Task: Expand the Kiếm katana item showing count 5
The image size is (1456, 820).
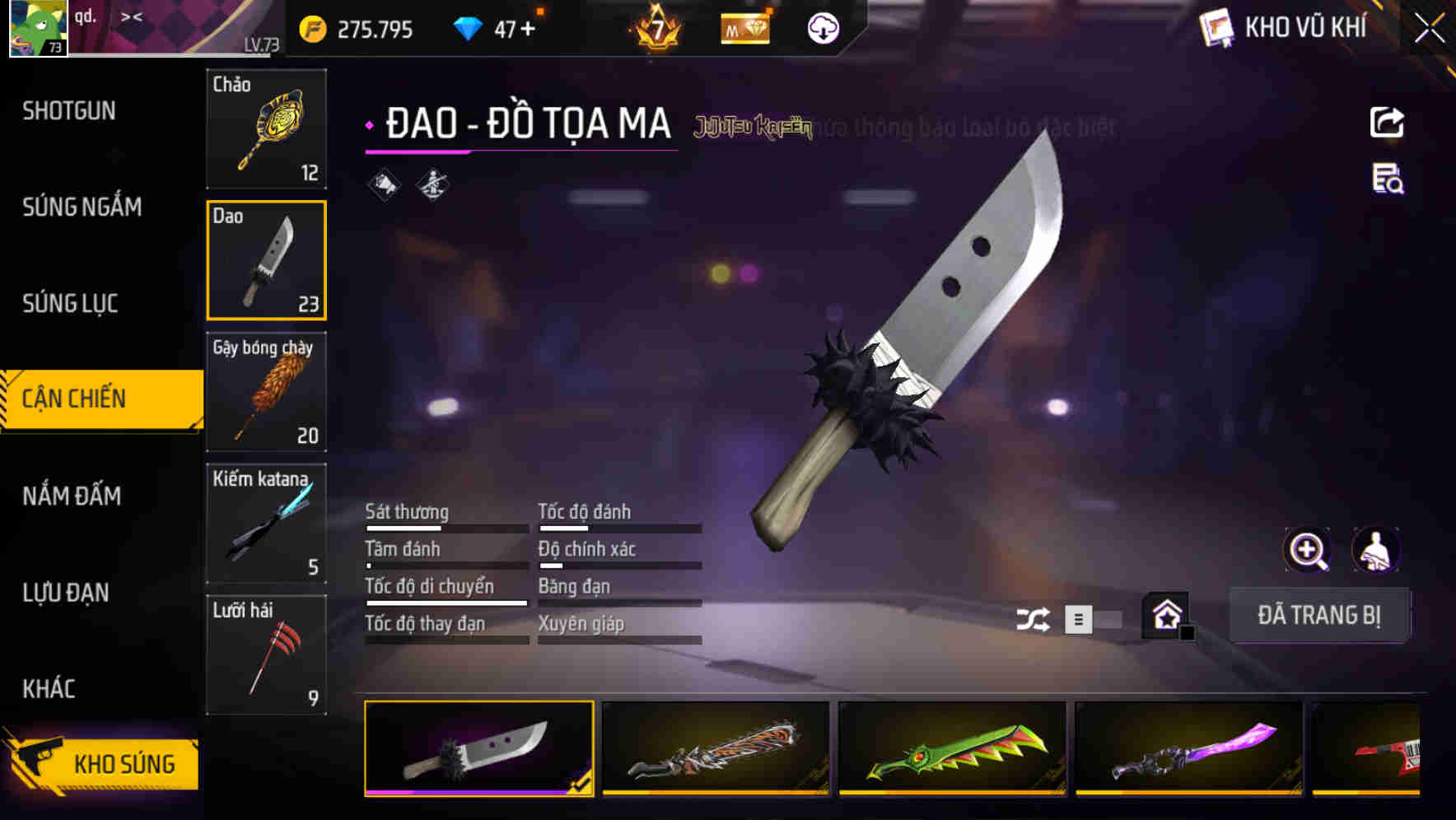Action: pos(266,522)
